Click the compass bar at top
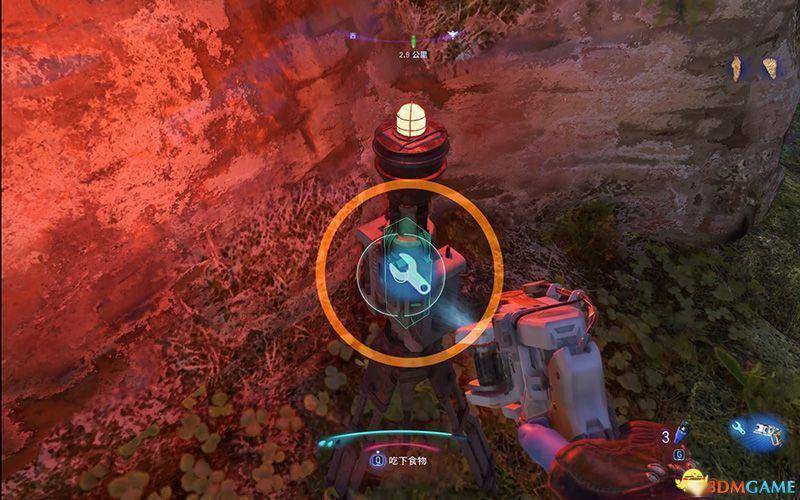The width and height of the screenshot is (800, 500). point(400,36)
